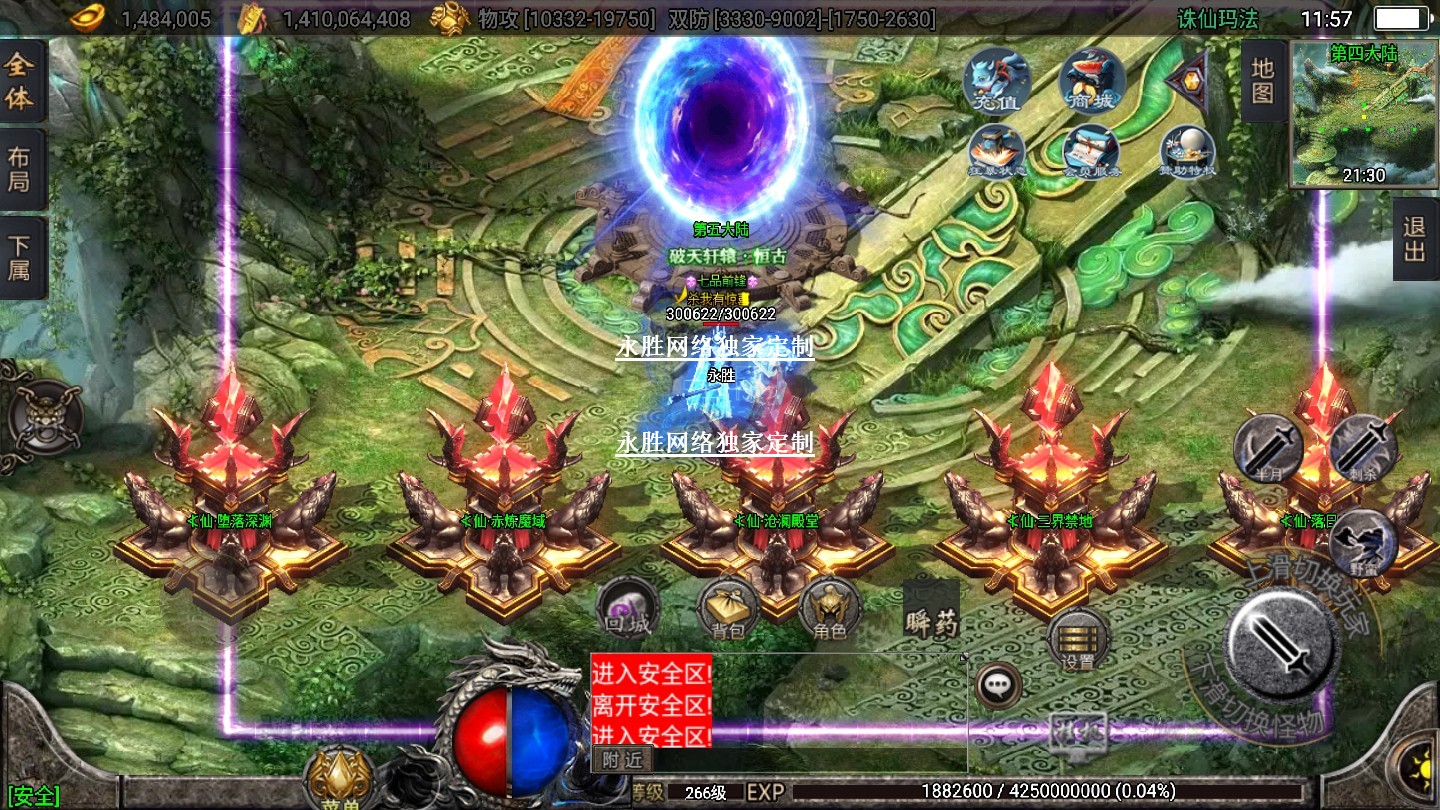Open the 会员服务 member service scroll
This screenshot has width=1440, height=810.
tap(1091, 152)
